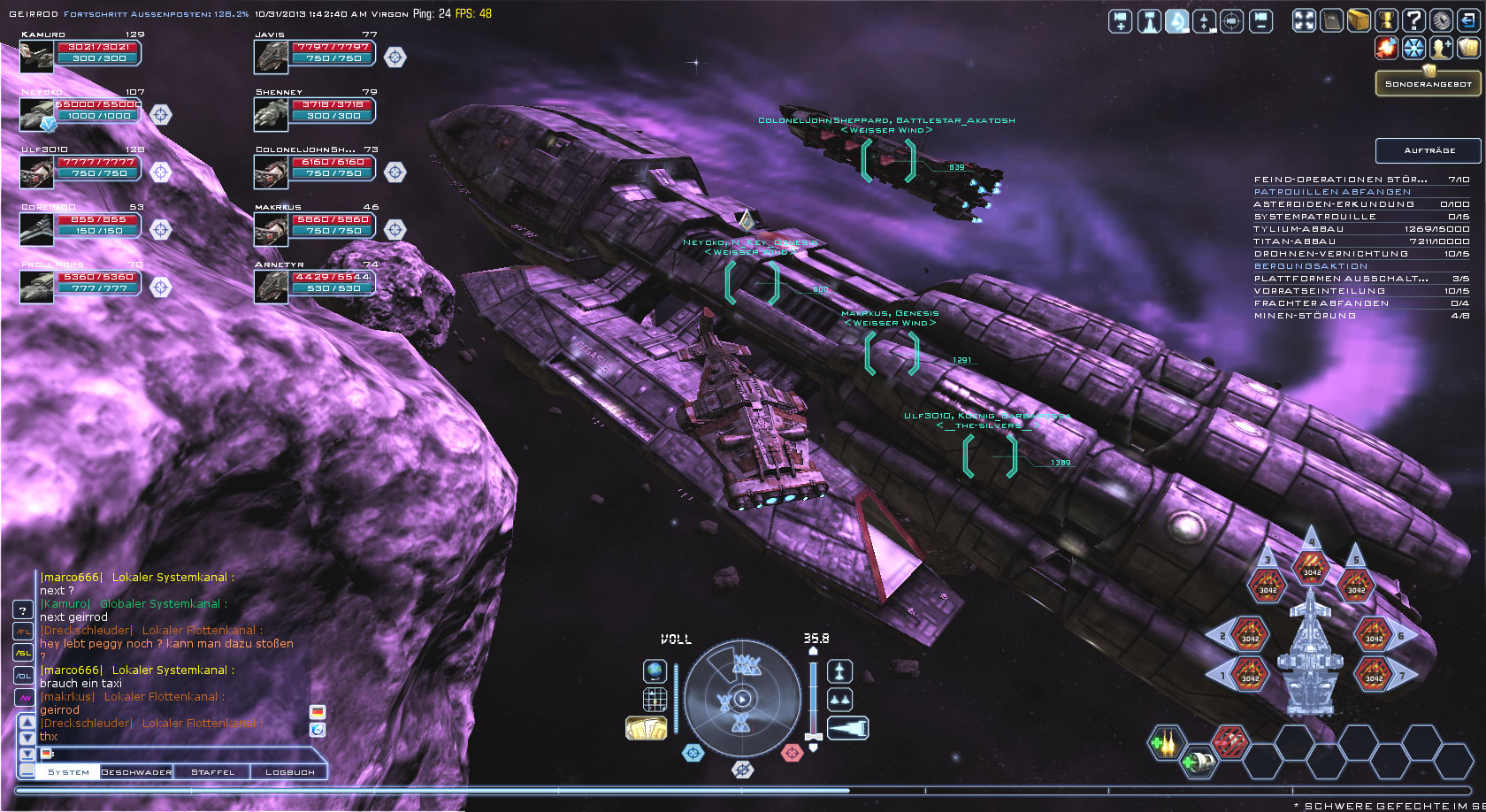Open the Aufträge assignments panel

pos(1428,150)
